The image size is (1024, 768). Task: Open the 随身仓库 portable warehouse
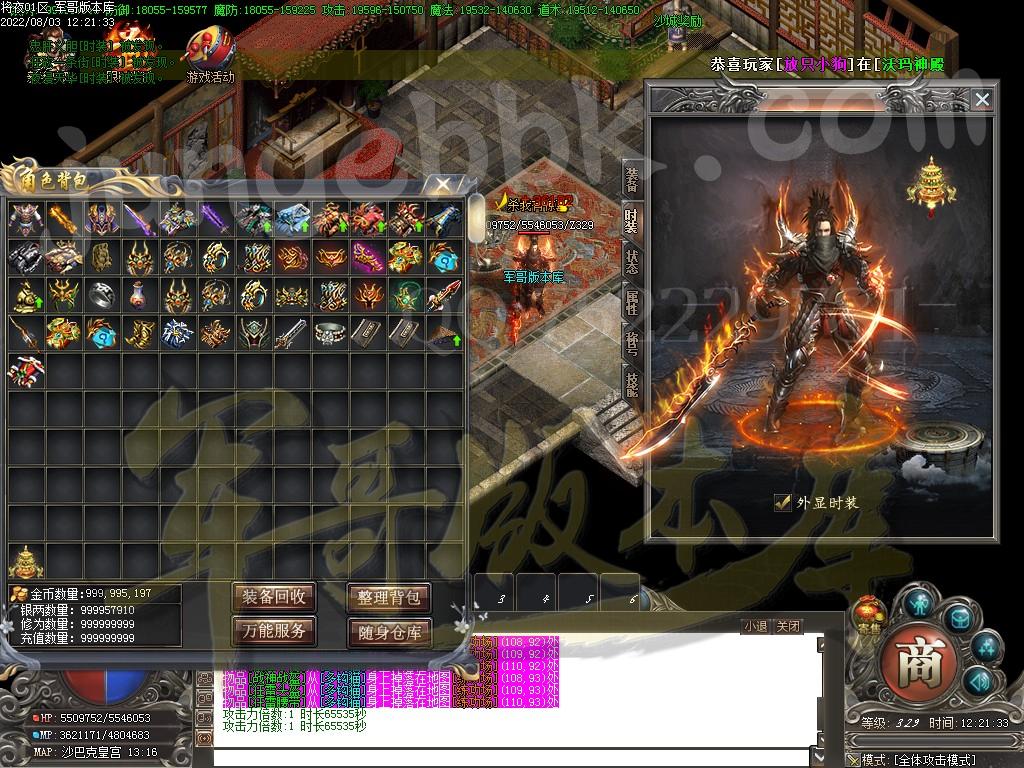pos(389,632)
